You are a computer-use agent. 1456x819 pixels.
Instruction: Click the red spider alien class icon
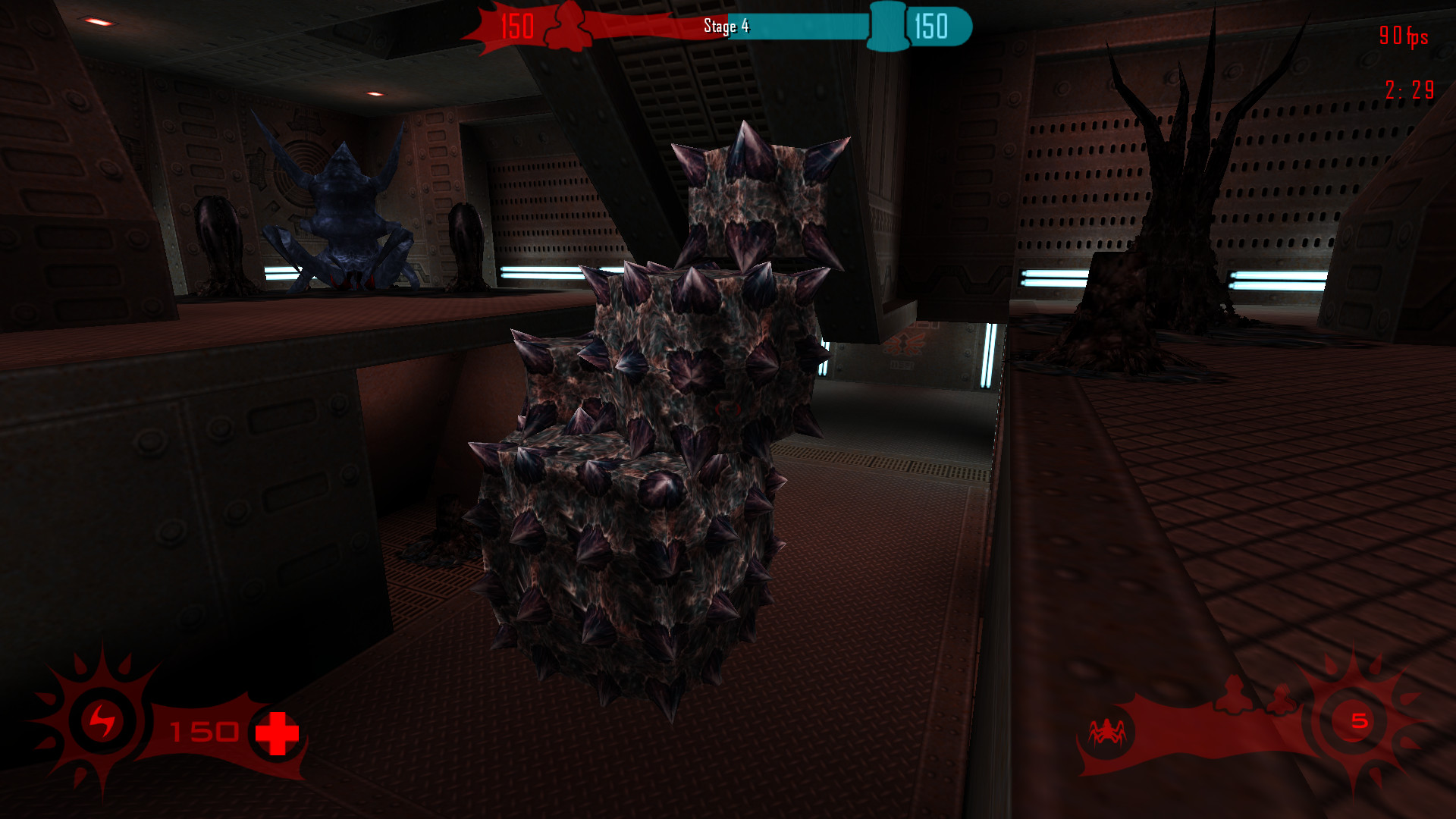click(x=1107, y=731)
